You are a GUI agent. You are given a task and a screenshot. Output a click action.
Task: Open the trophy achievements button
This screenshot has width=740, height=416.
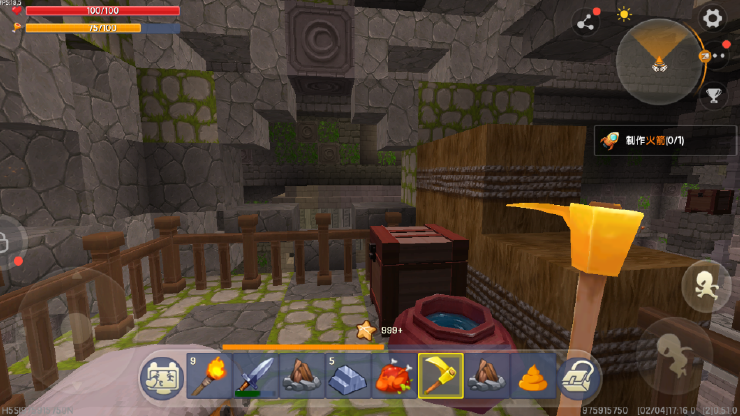(x=713, y=96)
